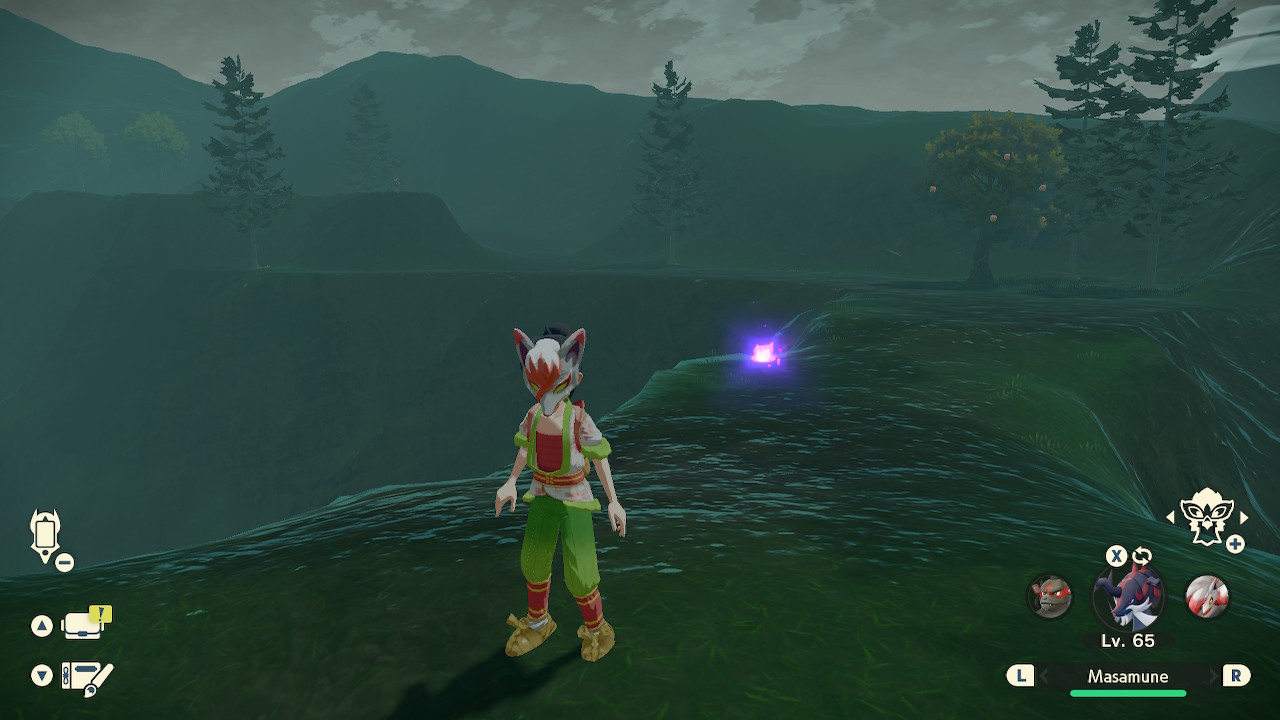The height and width of the screenshot is (720, 1280).
Task: Click the left arrow beside ride icon
Action: [x=1171, y=517]
